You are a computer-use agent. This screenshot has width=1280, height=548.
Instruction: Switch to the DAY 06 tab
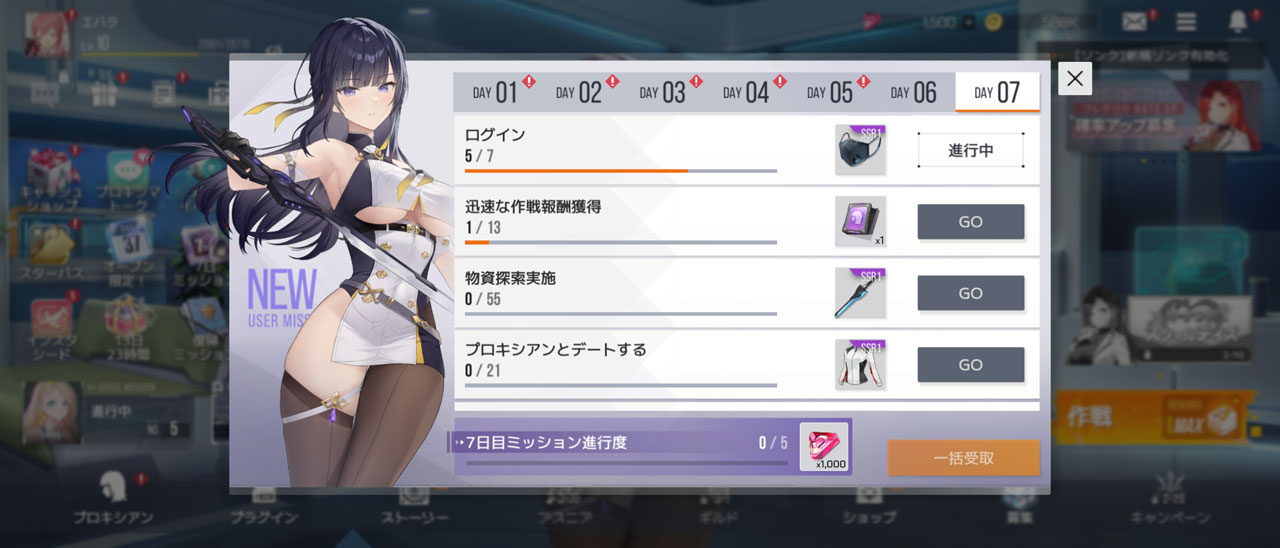[914, 93]
